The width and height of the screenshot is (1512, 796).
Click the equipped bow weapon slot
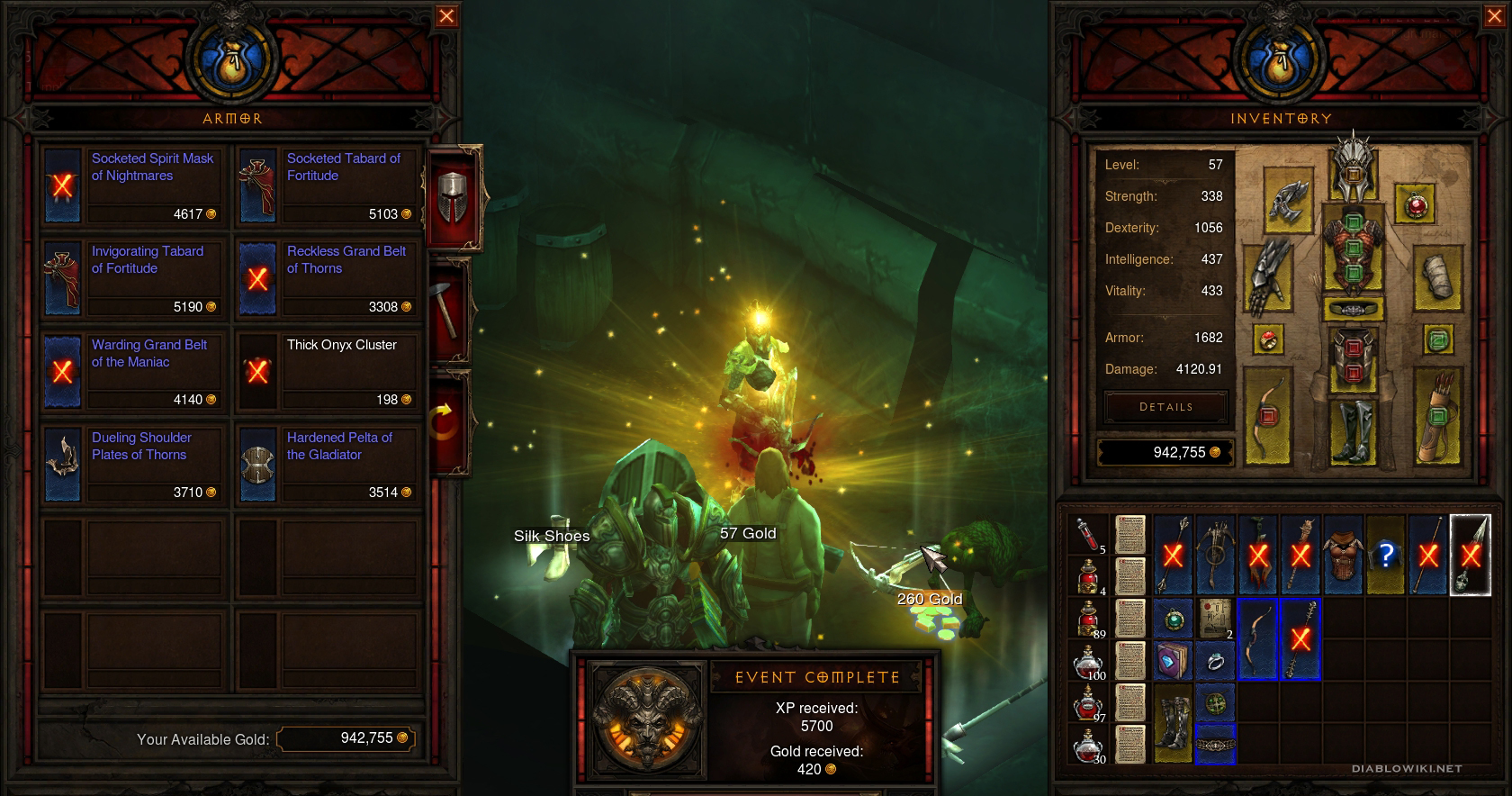pyautogui.click(x=1268, y=416)
